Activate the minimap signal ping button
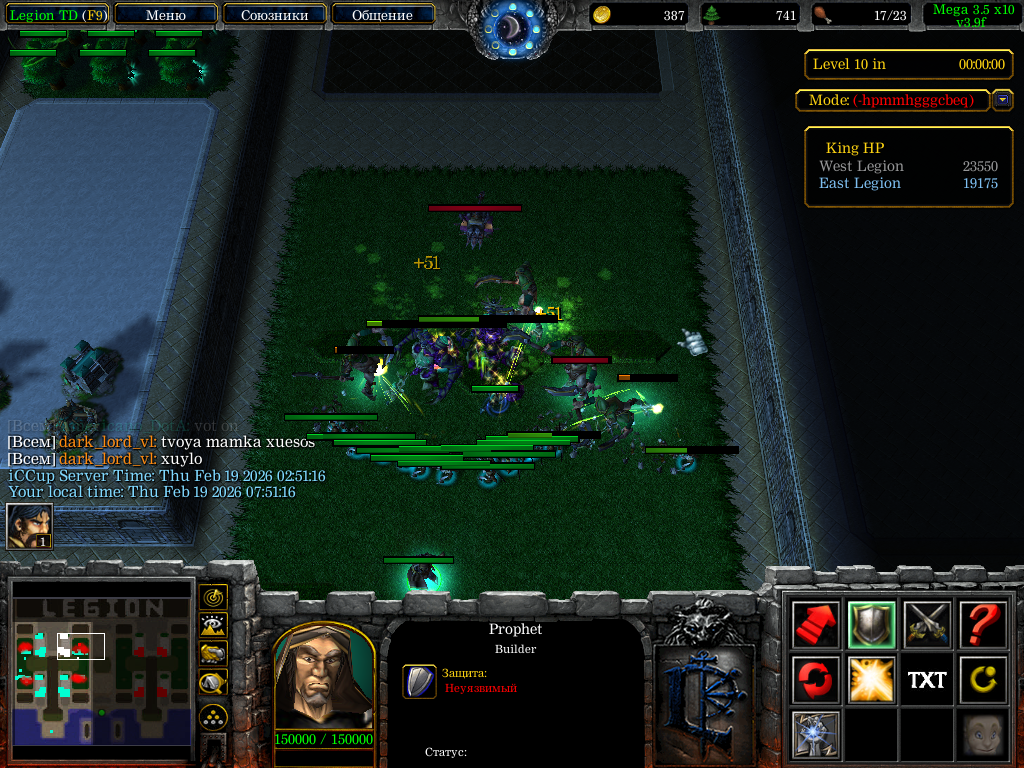 tap(213, 598)
